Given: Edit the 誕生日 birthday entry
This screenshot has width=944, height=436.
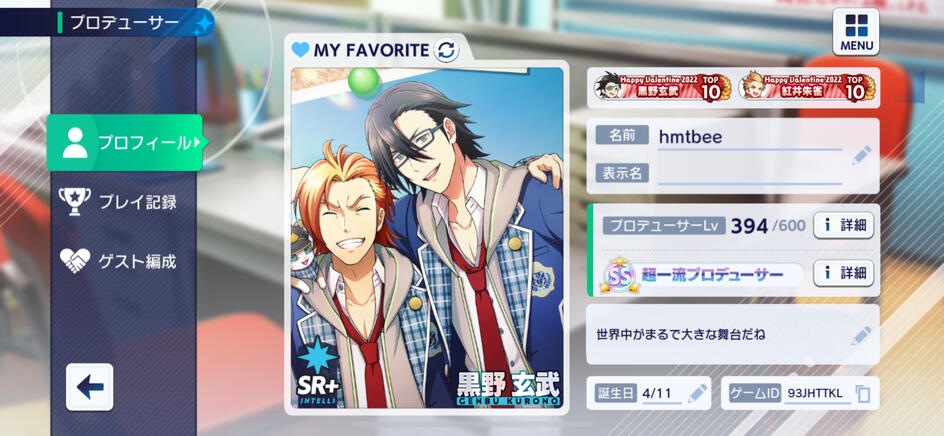Looking at the screenshot, I should pyautogui.click(x=697, y=393).
